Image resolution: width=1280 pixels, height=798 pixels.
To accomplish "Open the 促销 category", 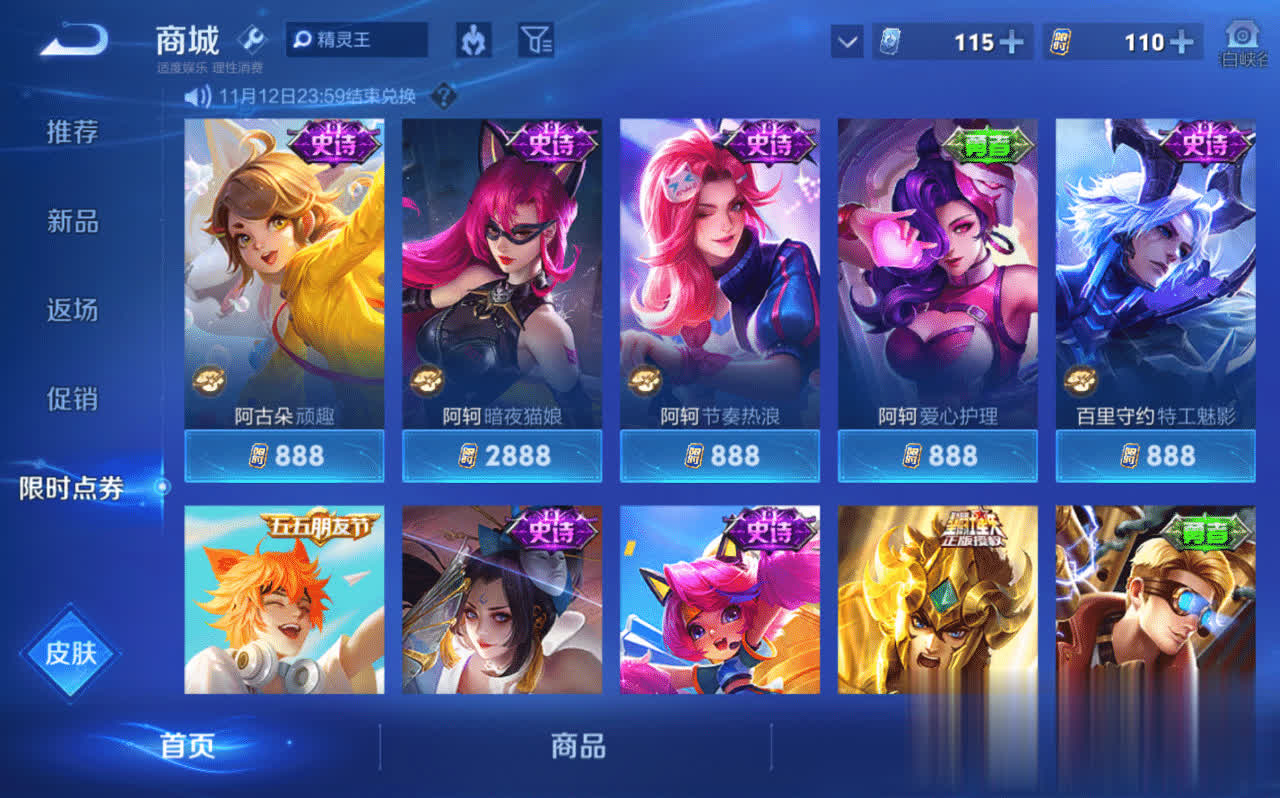I will [73, 399].
